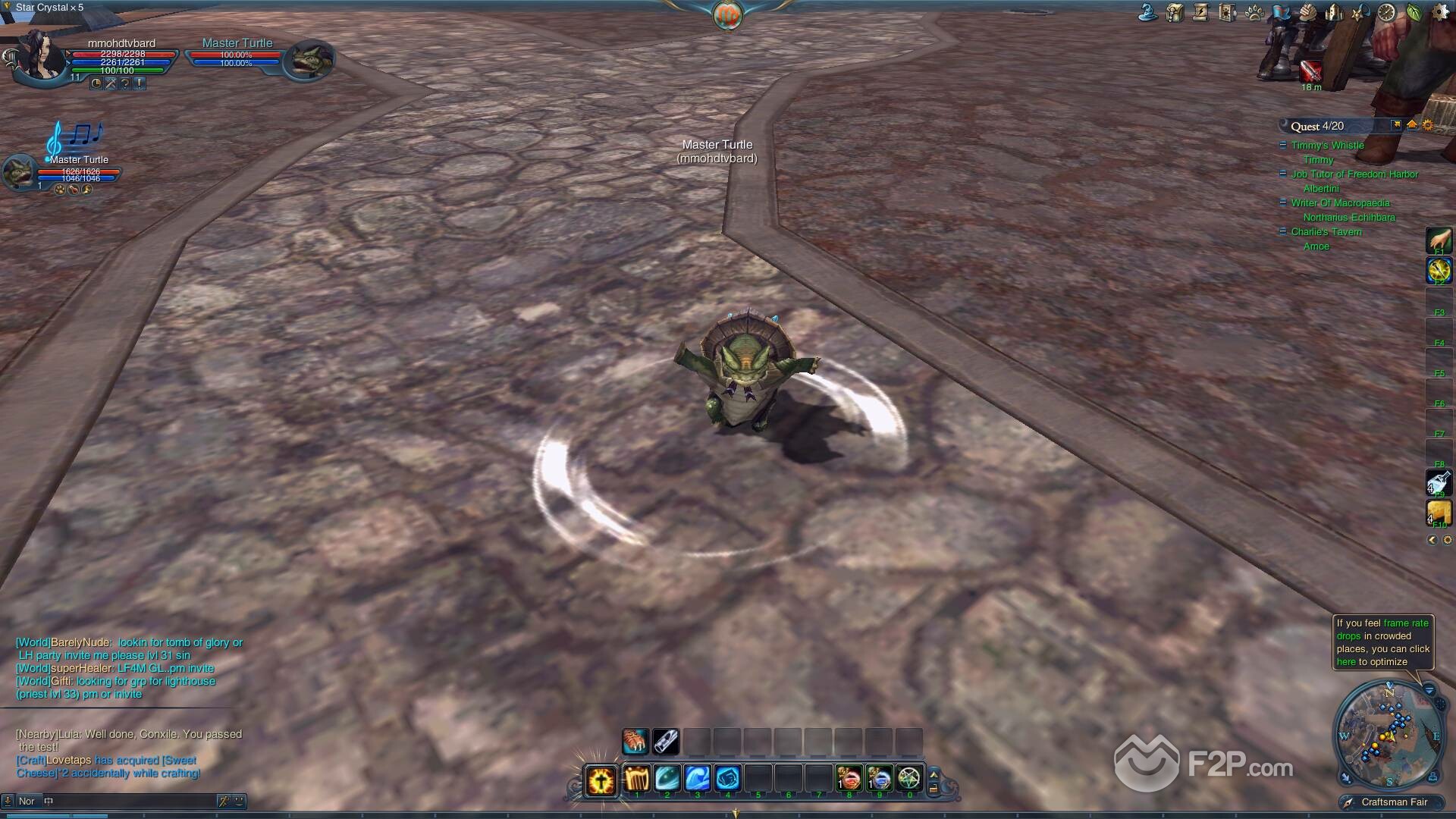Use the blue wave skill in slot 3
This screenshot has width=1456, height=819.
(697, 779)
